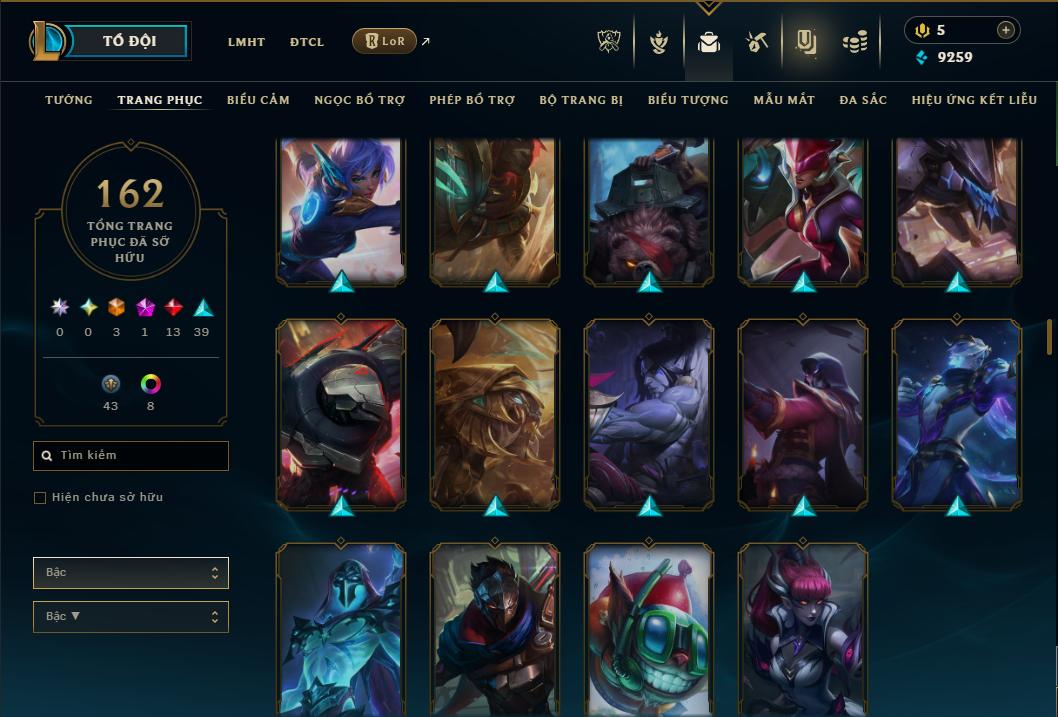Choose the green snorkel goggles skin card
Viewport: 1058px width, 717px height.
649,630
